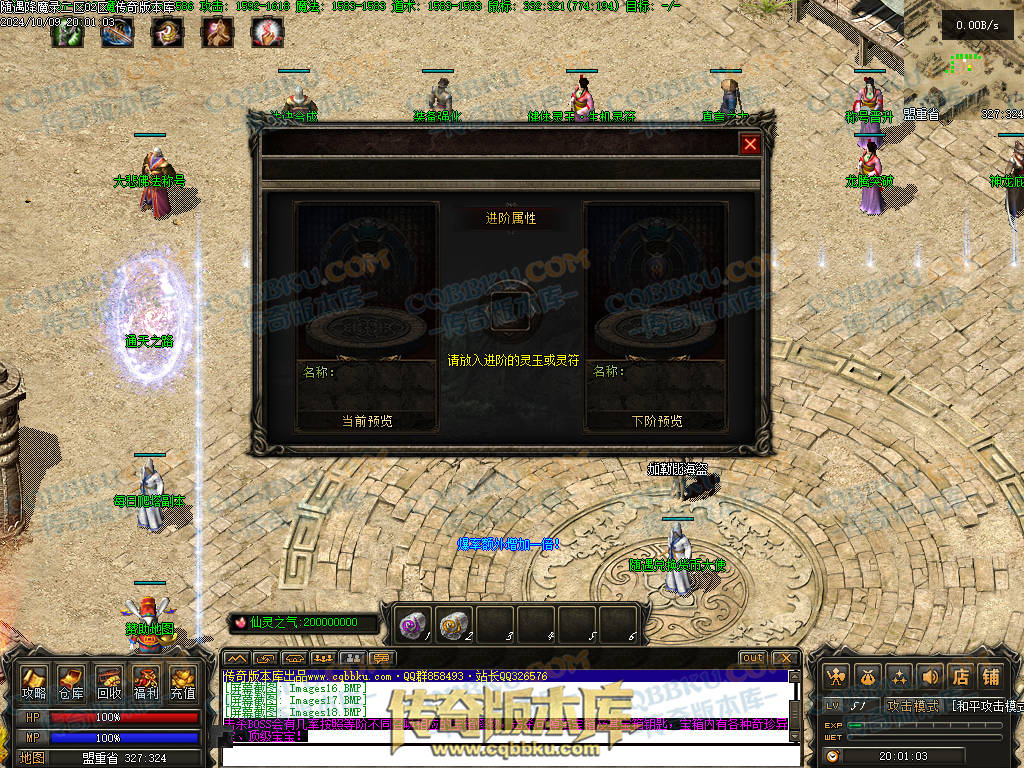Use the gold spiral stone in hotbar slot 2
Screen dimensions: 1024x768
click(454, 623)
